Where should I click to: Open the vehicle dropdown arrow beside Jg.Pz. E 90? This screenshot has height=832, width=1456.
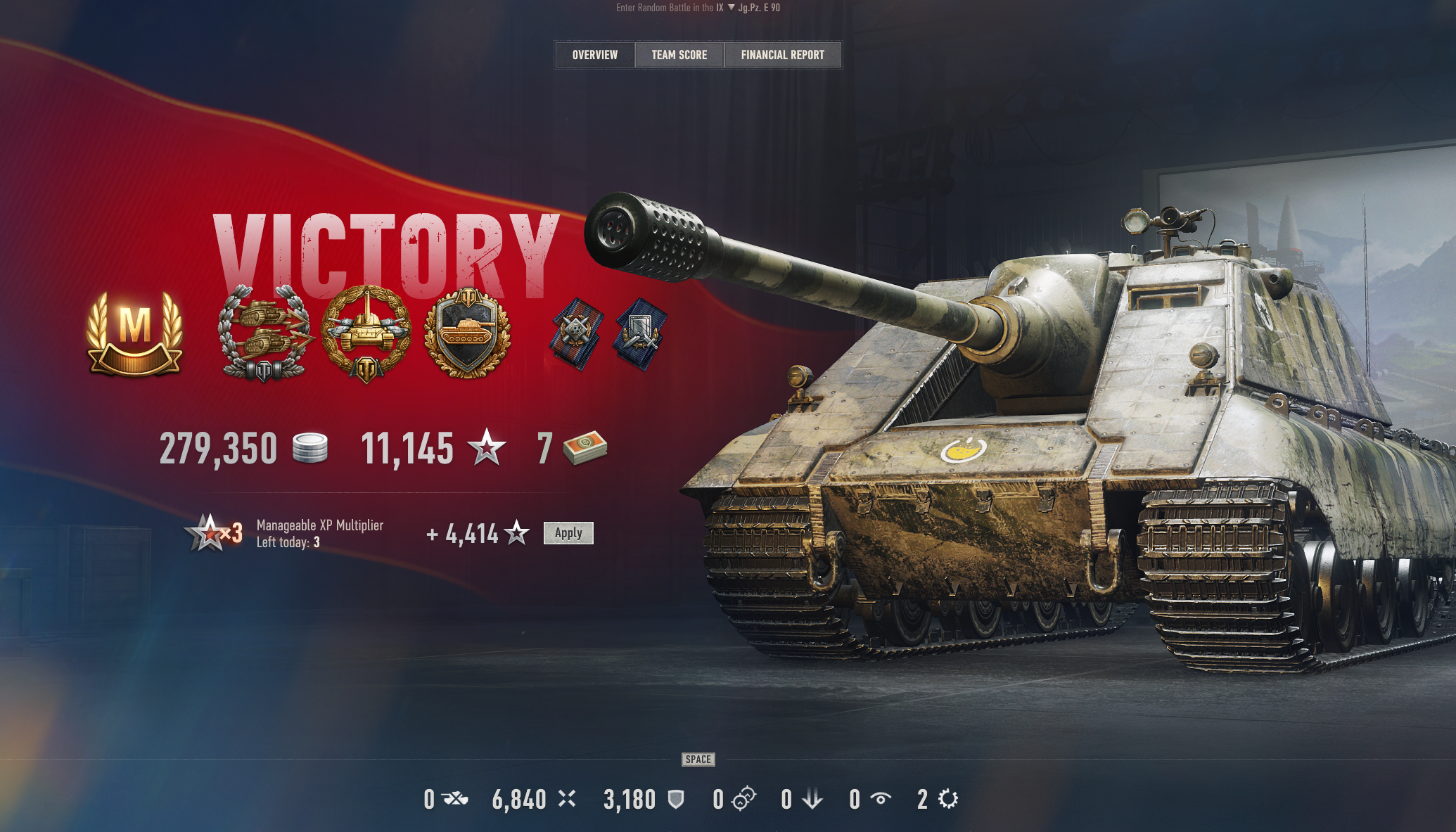coord(732,8)
